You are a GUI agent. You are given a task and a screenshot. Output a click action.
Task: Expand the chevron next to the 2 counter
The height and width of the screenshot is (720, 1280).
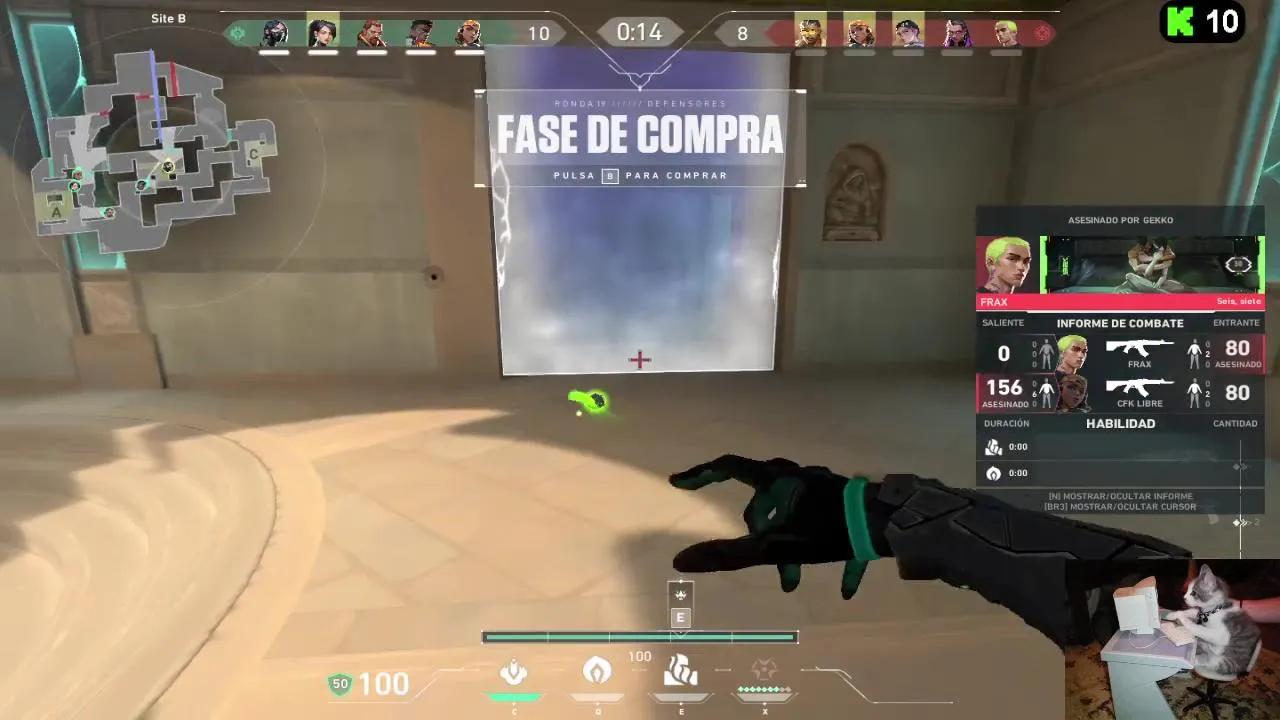click(x=1240, y=521)
